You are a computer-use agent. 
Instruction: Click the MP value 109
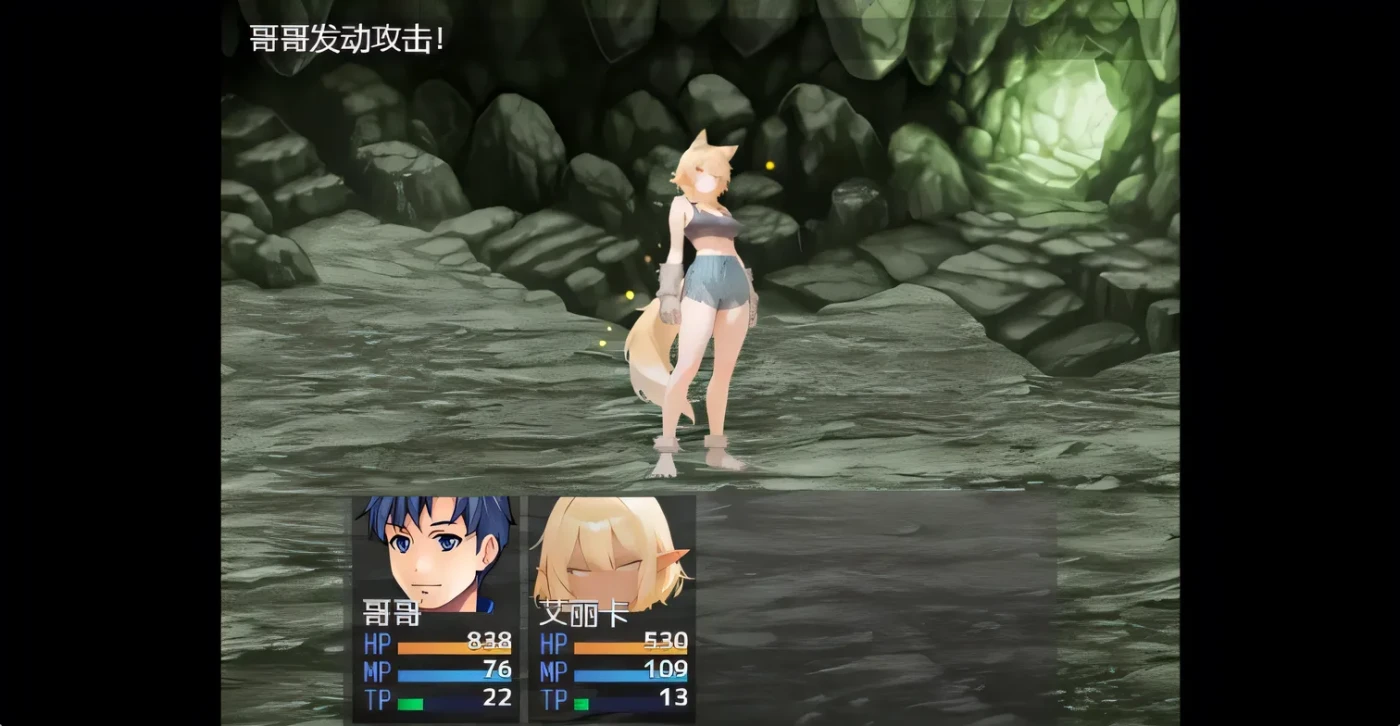(x=668, y=671)
